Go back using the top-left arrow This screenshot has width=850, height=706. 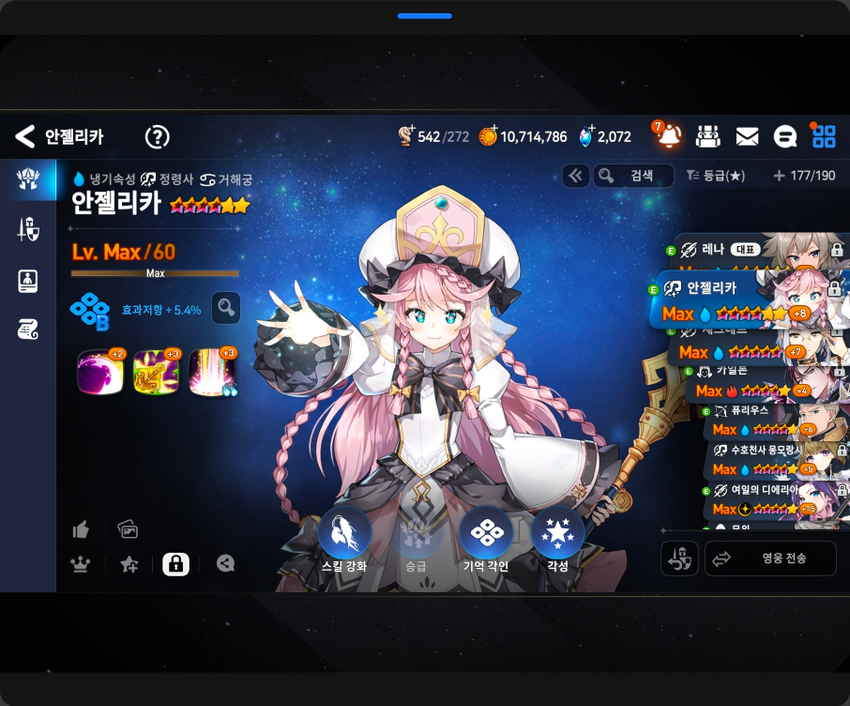pyautogui.click(x=25, y=137)
